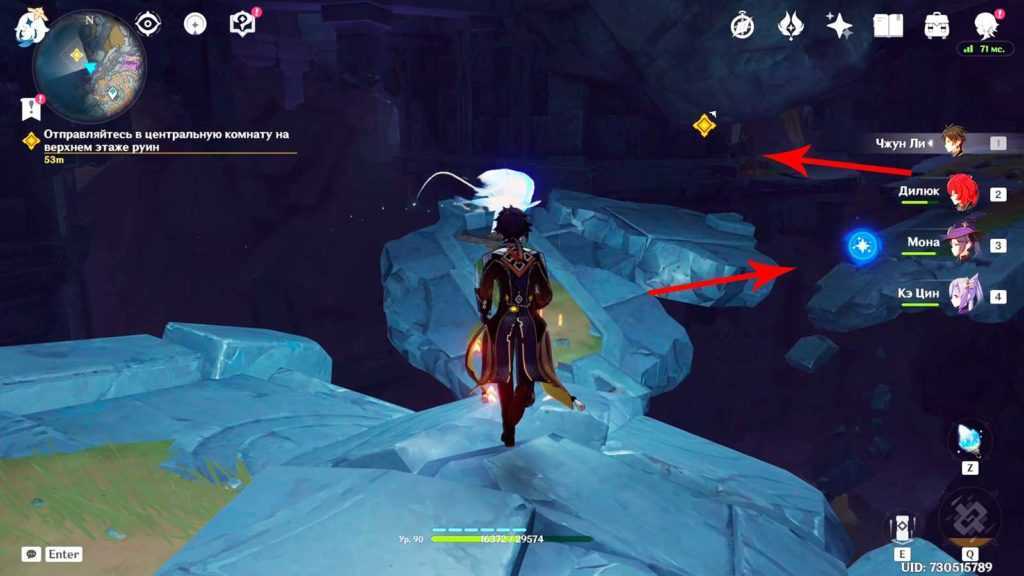The width and height of the screenshot is (1024, 576).
Task: Open the quest bookmark icon with exclamation mark
Action: [31, 107]
